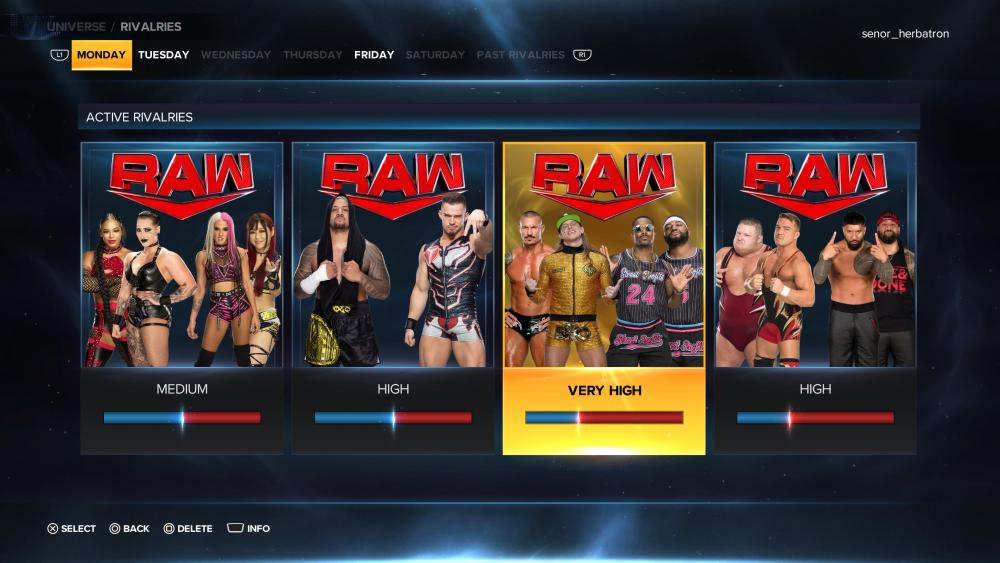Go to the Friday tab
This screenshot has height=563, width=1000.
pos(374,55)
